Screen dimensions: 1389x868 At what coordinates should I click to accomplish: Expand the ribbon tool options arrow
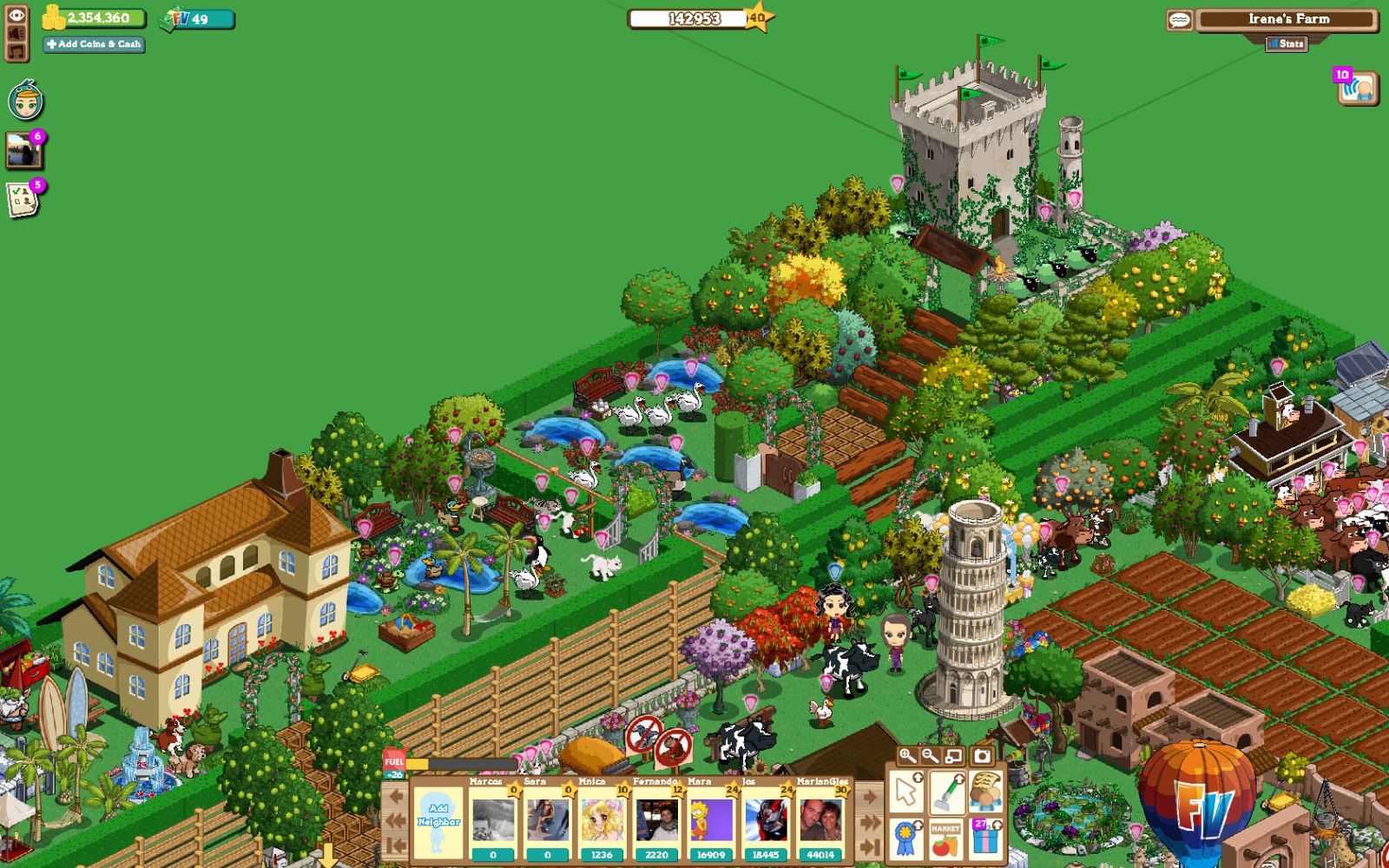(918, 825)
